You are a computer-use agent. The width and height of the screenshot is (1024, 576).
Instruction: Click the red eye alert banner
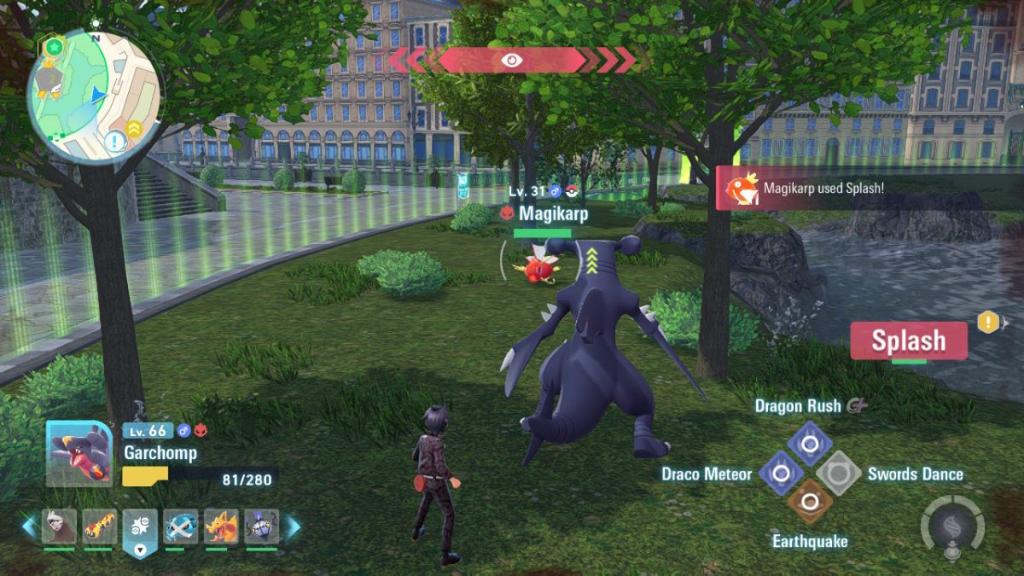coord(511,60)
